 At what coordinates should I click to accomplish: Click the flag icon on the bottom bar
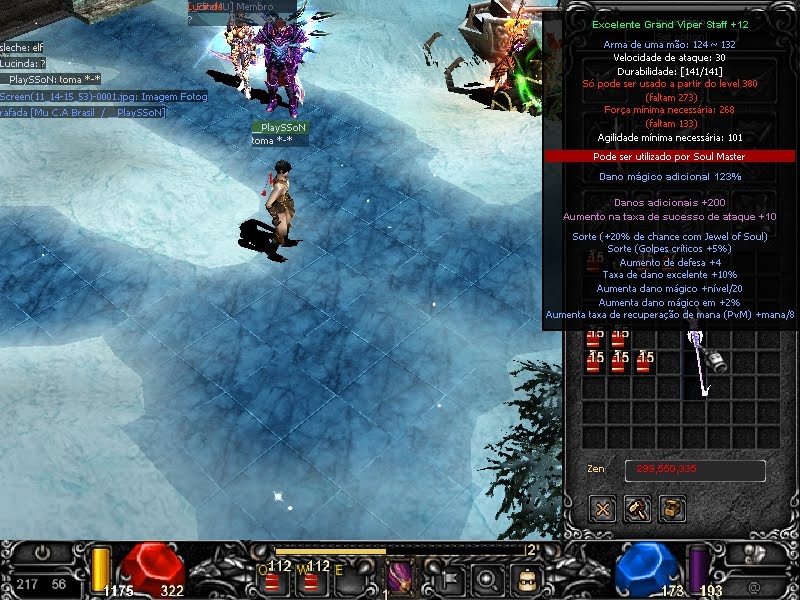click(451, 577)
